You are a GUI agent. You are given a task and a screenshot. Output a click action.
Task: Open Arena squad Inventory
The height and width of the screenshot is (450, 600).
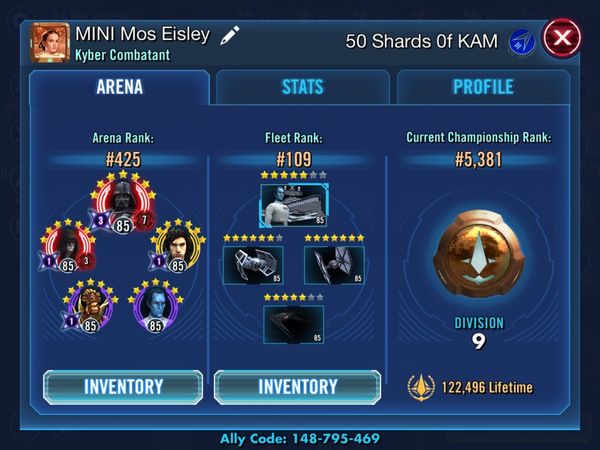click(x=123, y=386)
